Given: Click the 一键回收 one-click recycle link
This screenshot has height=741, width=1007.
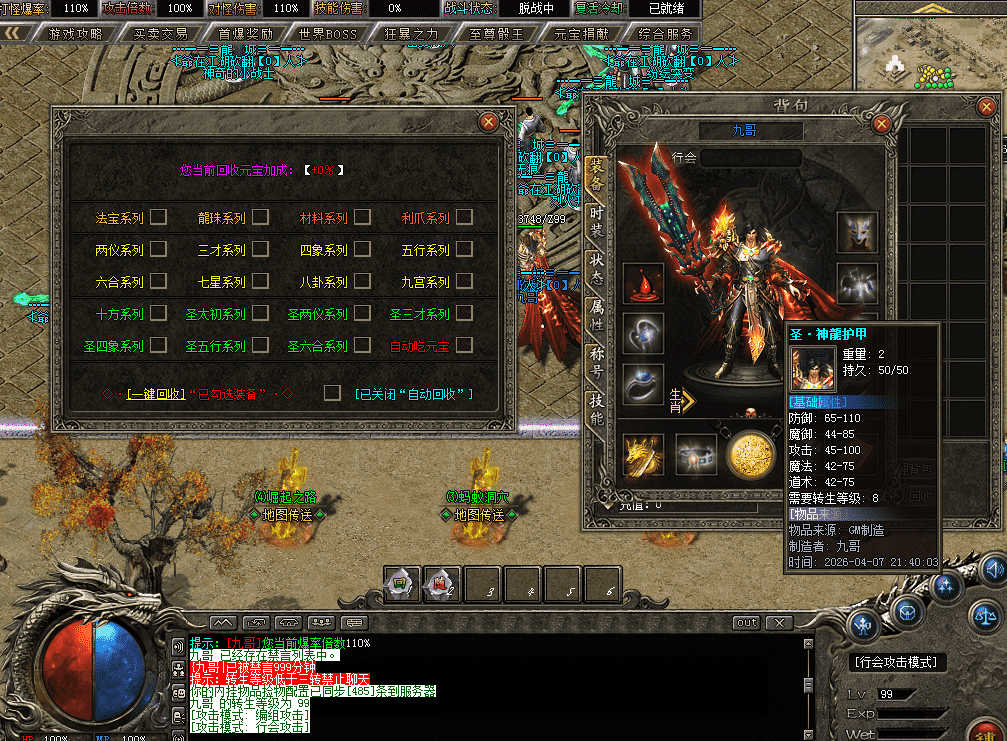Looking at the screenshot, I should pyautogui.click(x=155, y=394).
